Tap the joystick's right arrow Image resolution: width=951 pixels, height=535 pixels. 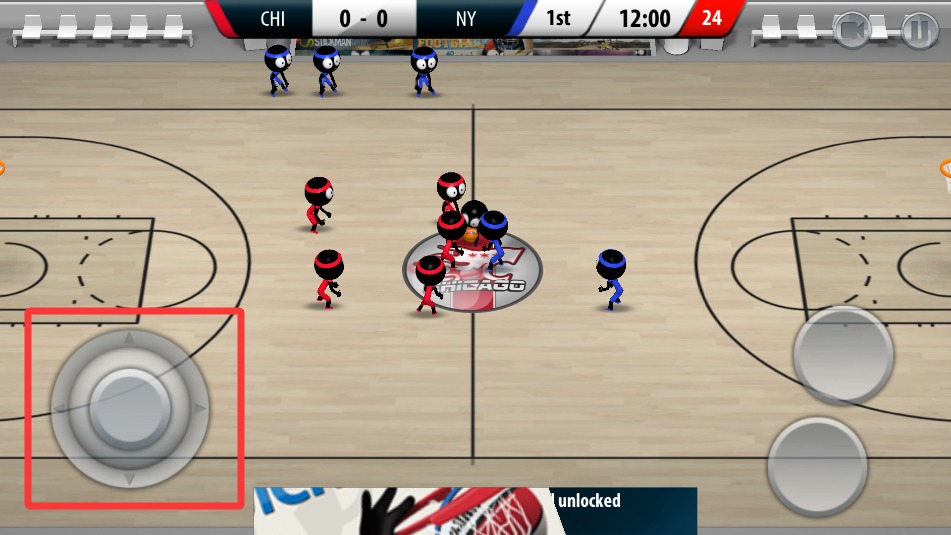tap(199, 408)
